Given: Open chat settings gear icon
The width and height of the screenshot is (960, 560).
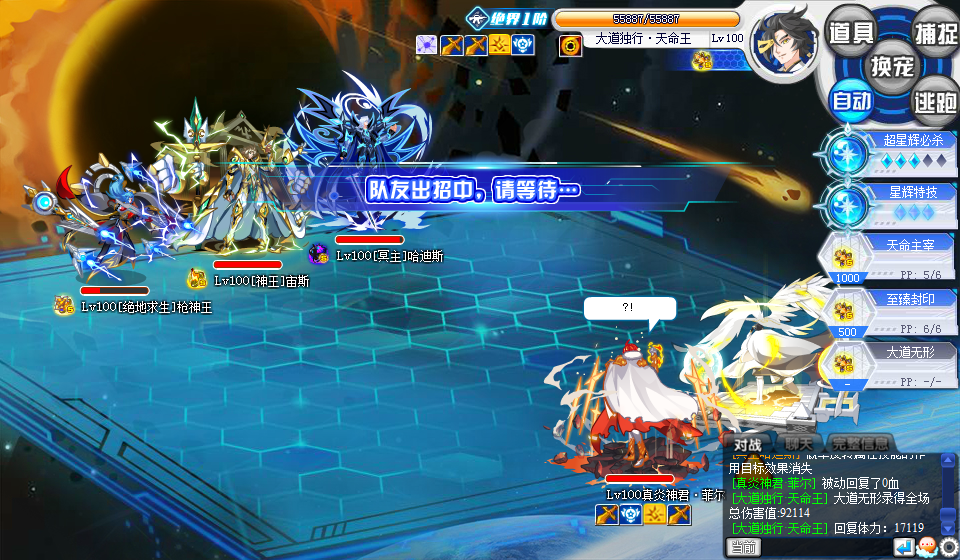Looking at the screenshot, I should coord(948,547).
